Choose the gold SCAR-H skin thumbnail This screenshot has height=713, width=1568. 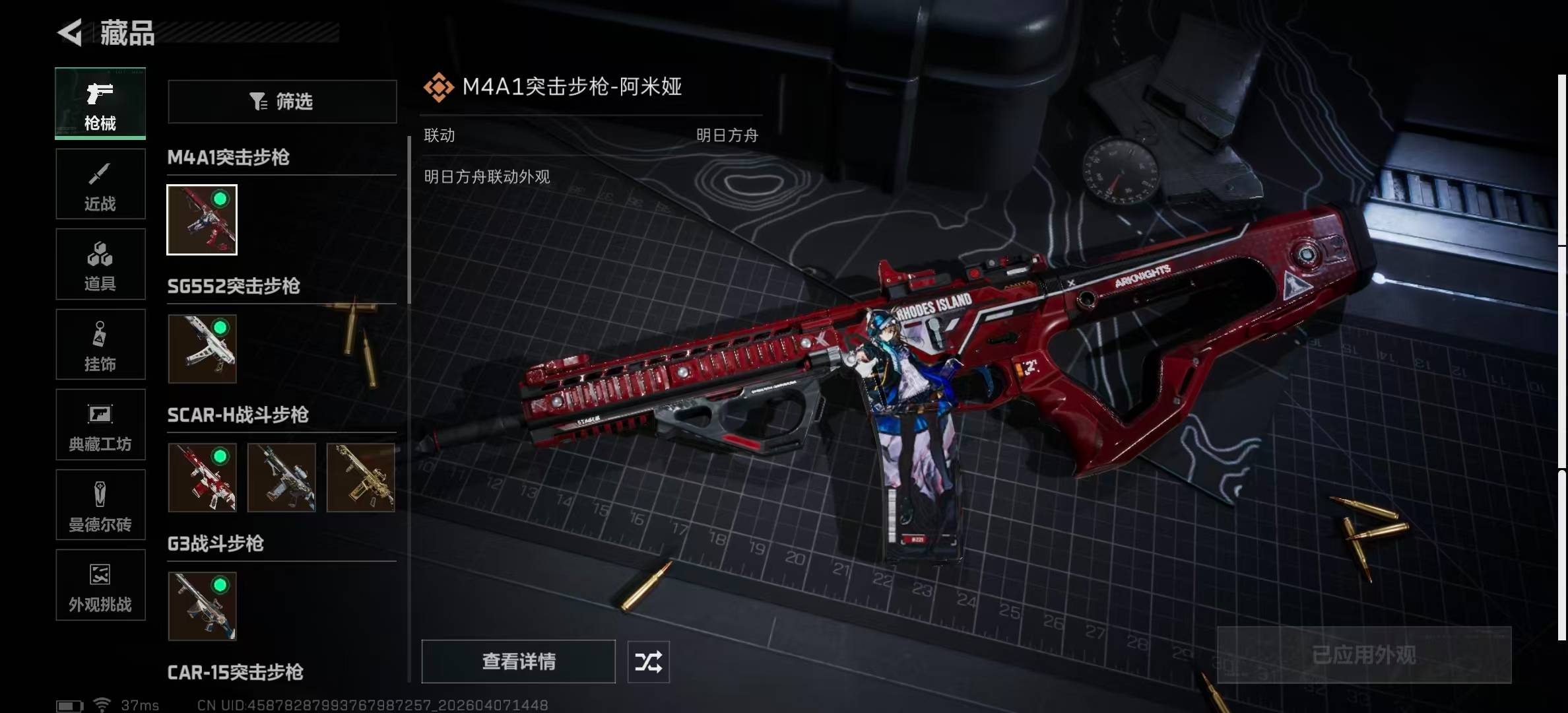[x=361, y=477]
